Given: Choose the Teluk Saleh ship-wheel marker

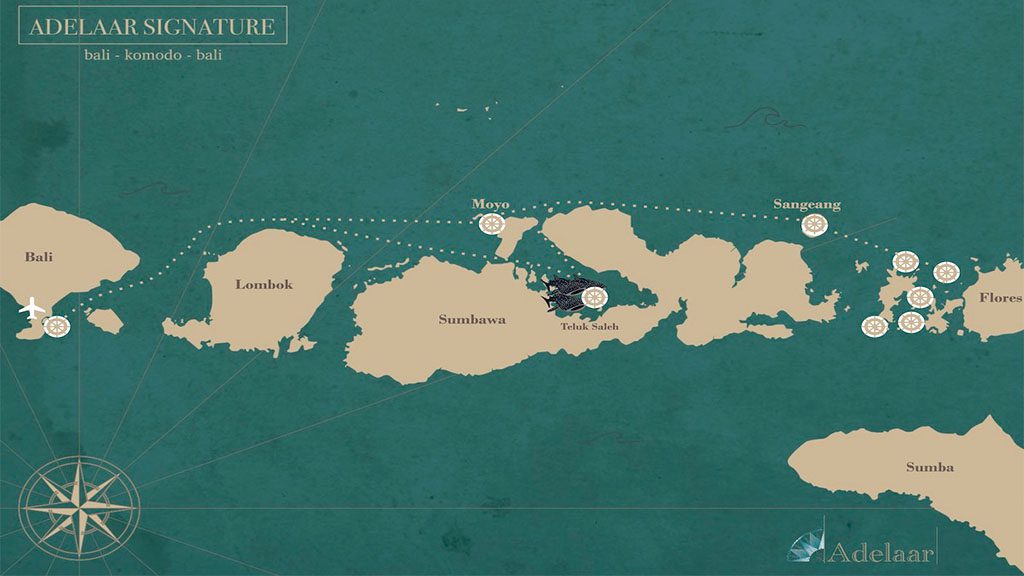Looking at the screenshot, I should click(x=595, y=297).
